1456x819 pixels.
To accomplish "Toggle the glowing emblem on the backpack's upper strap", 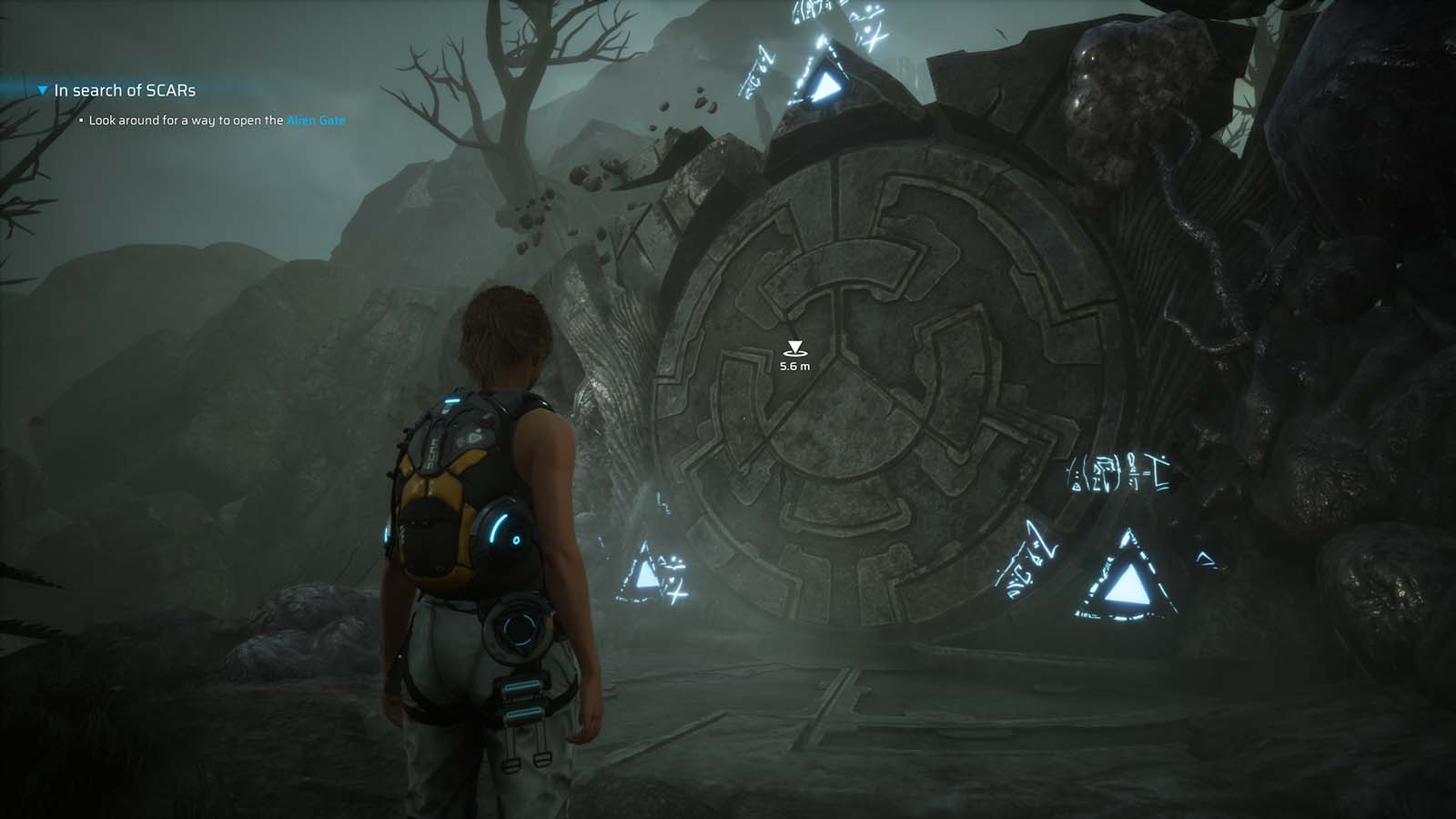I will (x=454, y=400).
